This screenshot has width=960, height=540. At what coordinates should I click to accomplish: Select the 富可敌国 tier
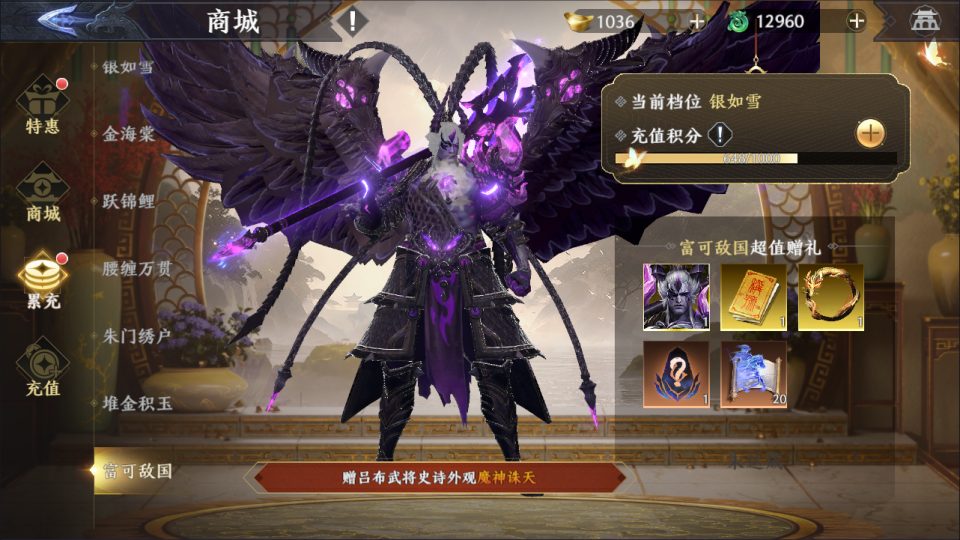138,470
